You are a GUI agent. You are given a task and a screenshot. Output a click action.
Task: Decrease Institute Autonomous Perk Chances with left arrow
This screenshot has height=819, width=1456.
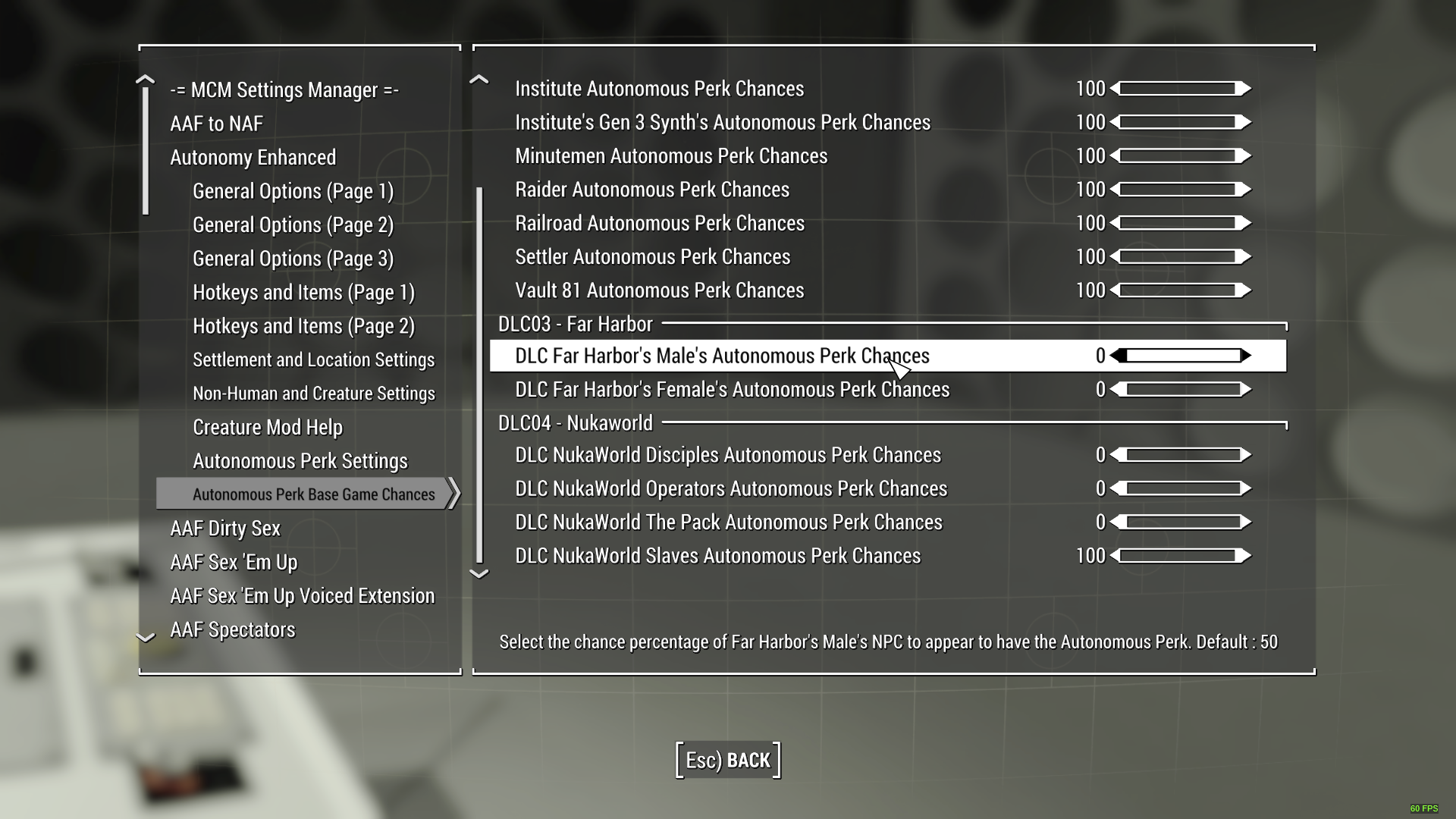coord(1115,89)
